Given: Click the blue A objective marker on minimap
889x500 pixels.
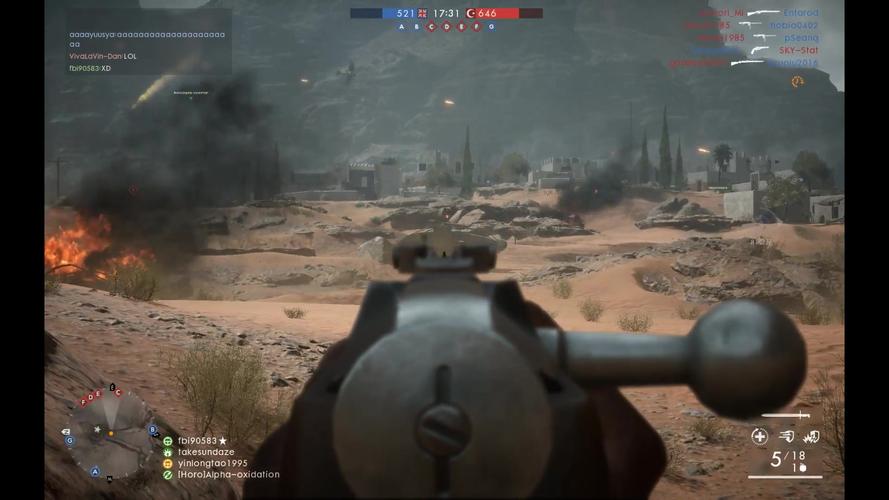Looking at the screenshot, I should pos(96,471).
